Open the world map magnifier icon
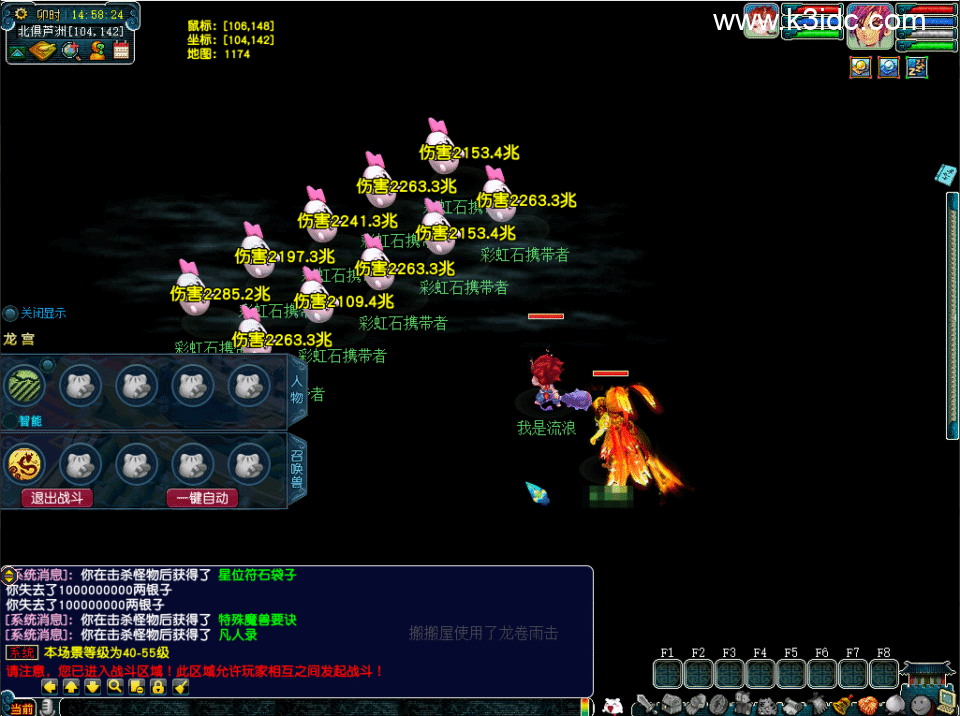The width and height of the screenshot is (960, 716). pyautogui.click(x=70, y=51)
